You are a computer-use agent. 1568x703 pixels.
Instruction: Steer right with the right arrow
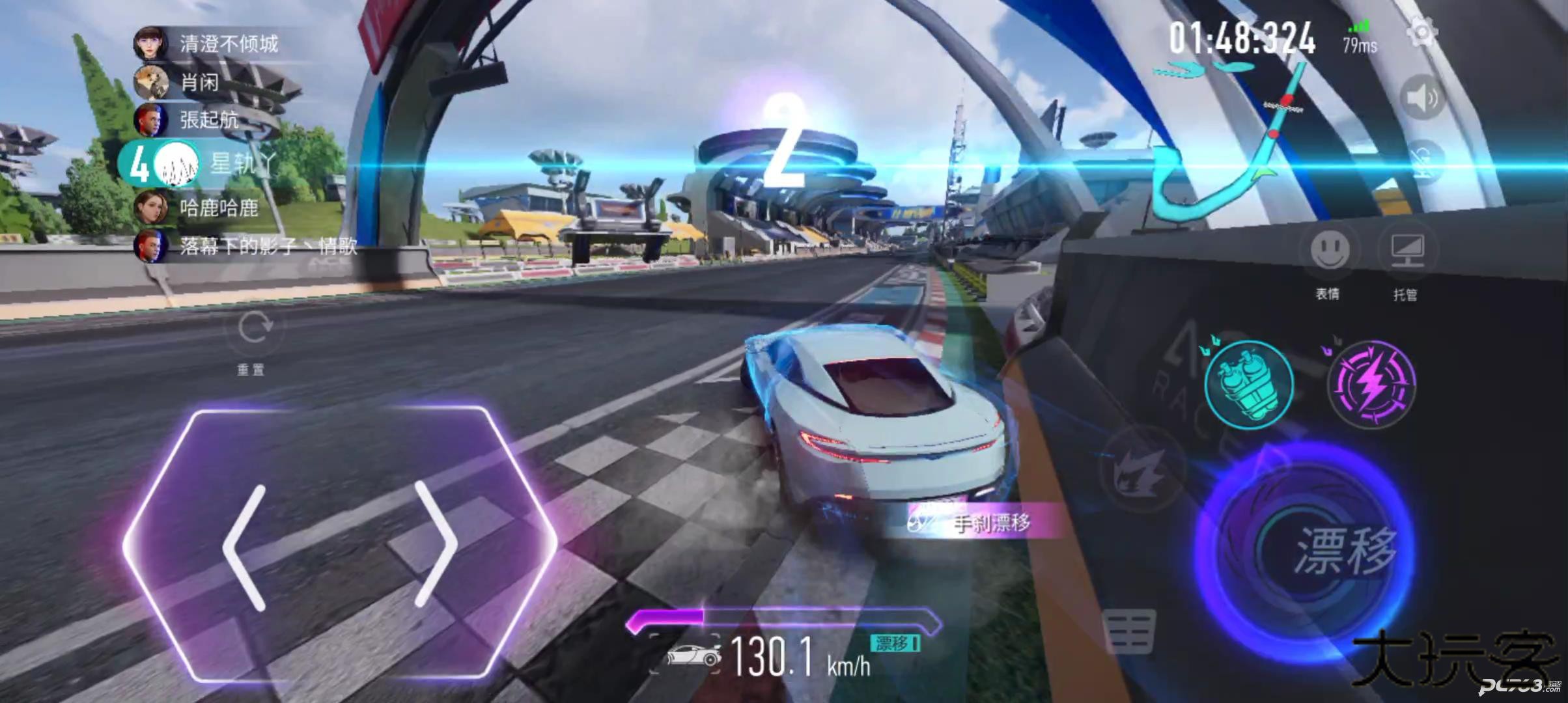click(435, 545)
